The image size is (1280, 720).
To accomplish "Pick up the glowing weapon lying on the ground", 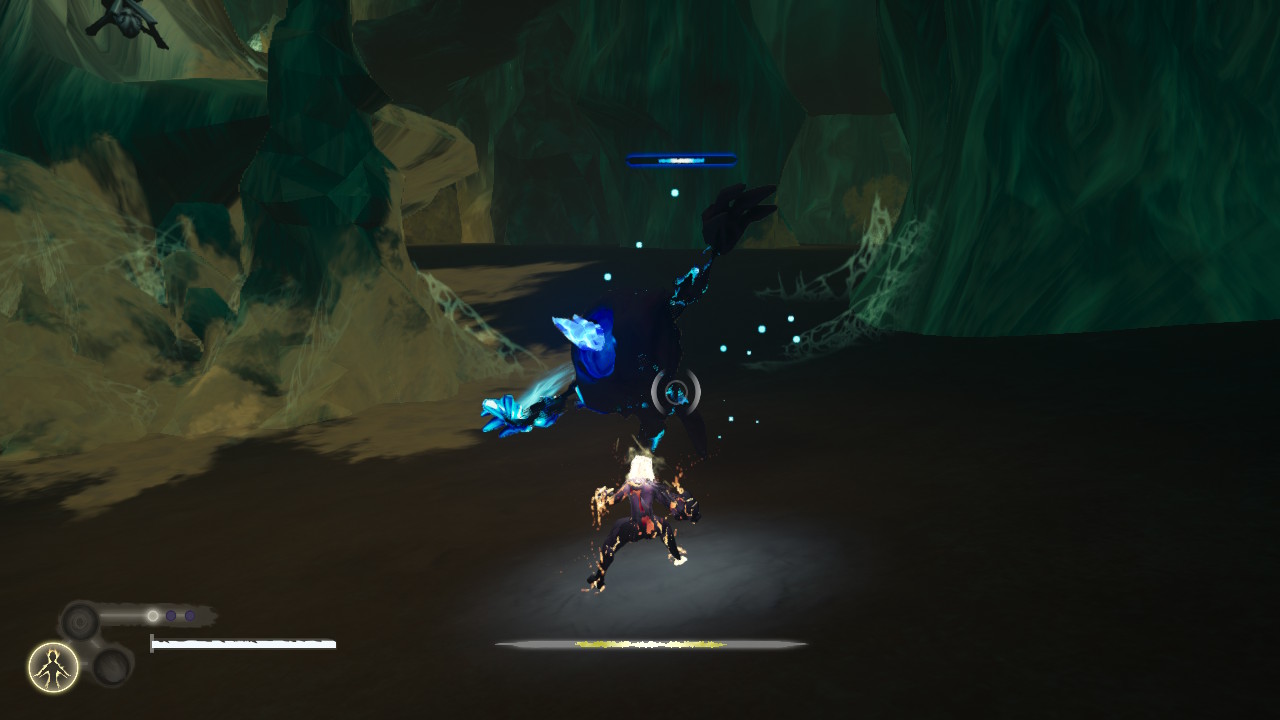I will click(x=650, y=643).
